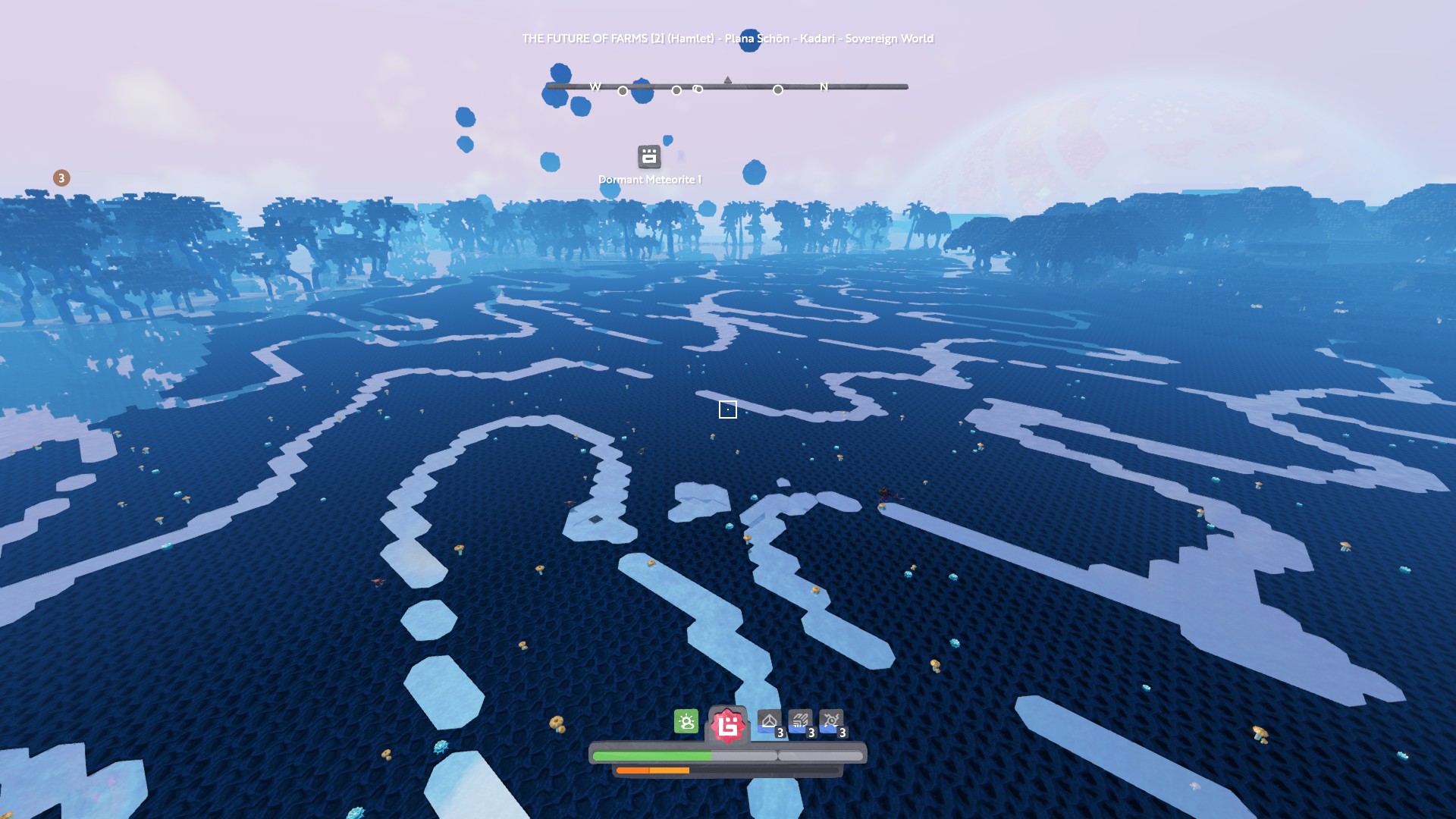Click the Dormant Meteorite 1 label text
The height and width of the screenshot is (819, 1456).
click(x=649, y=180)
